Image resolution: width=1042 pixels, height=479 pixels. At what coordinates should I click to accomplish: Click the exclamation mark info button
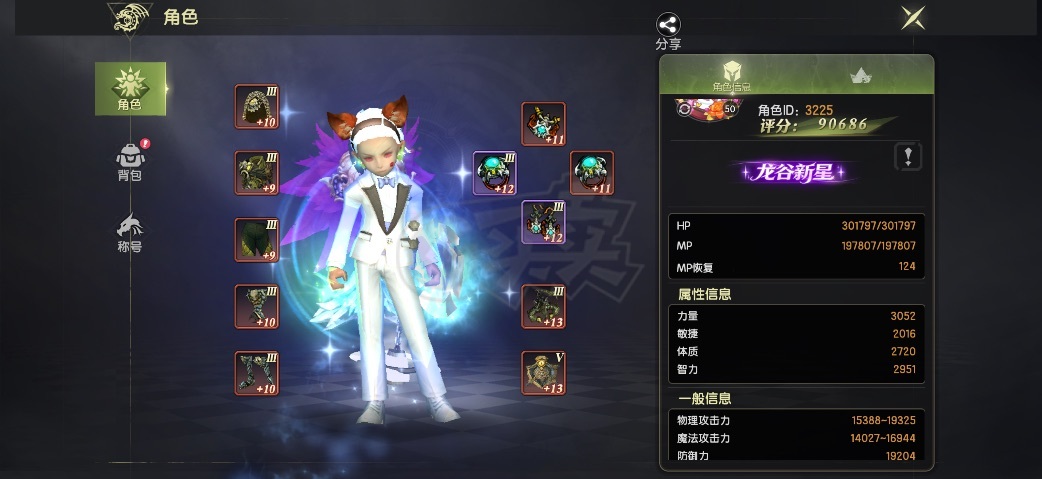(907, 156)
